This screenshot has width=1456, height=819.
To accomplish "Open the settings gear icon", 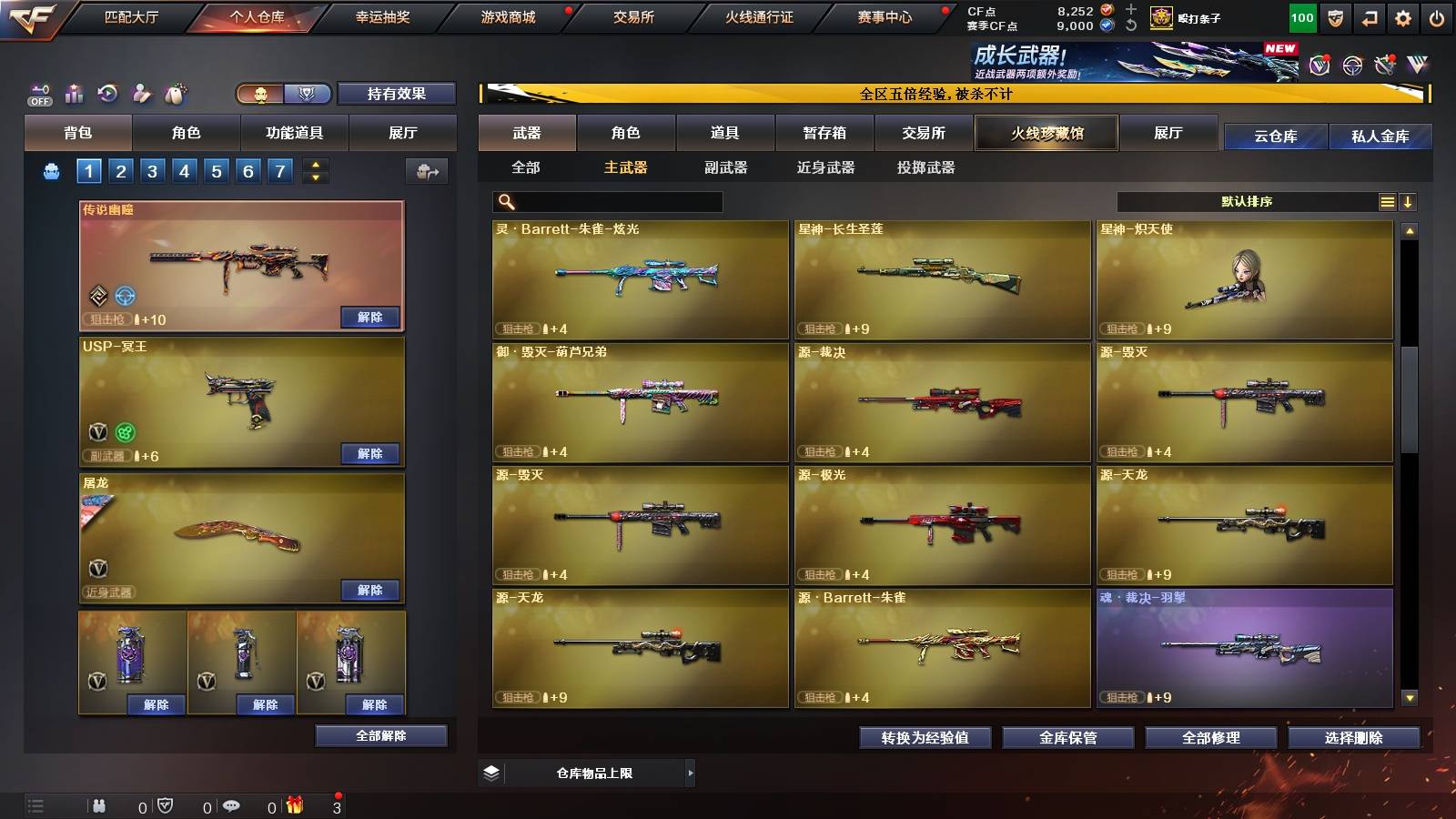I will 1404,15.
